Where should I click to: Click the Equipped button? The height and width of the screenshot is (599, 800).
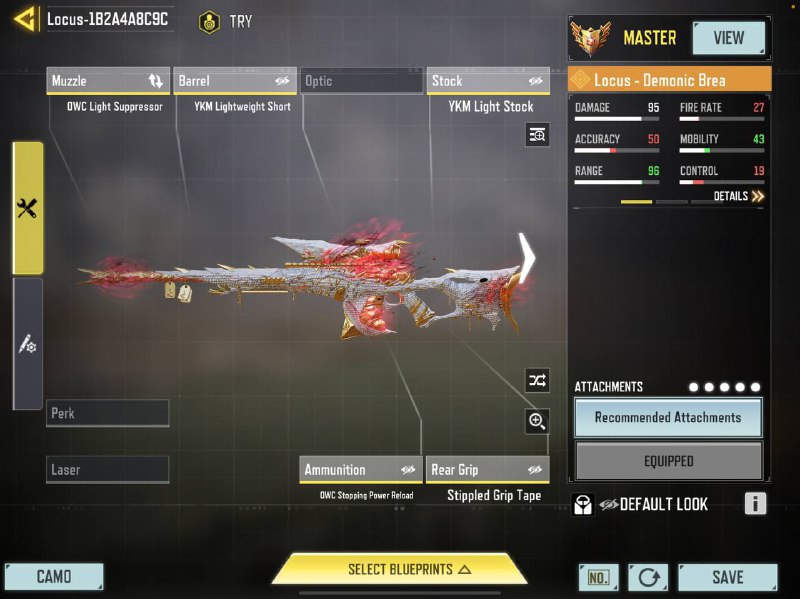668,461
